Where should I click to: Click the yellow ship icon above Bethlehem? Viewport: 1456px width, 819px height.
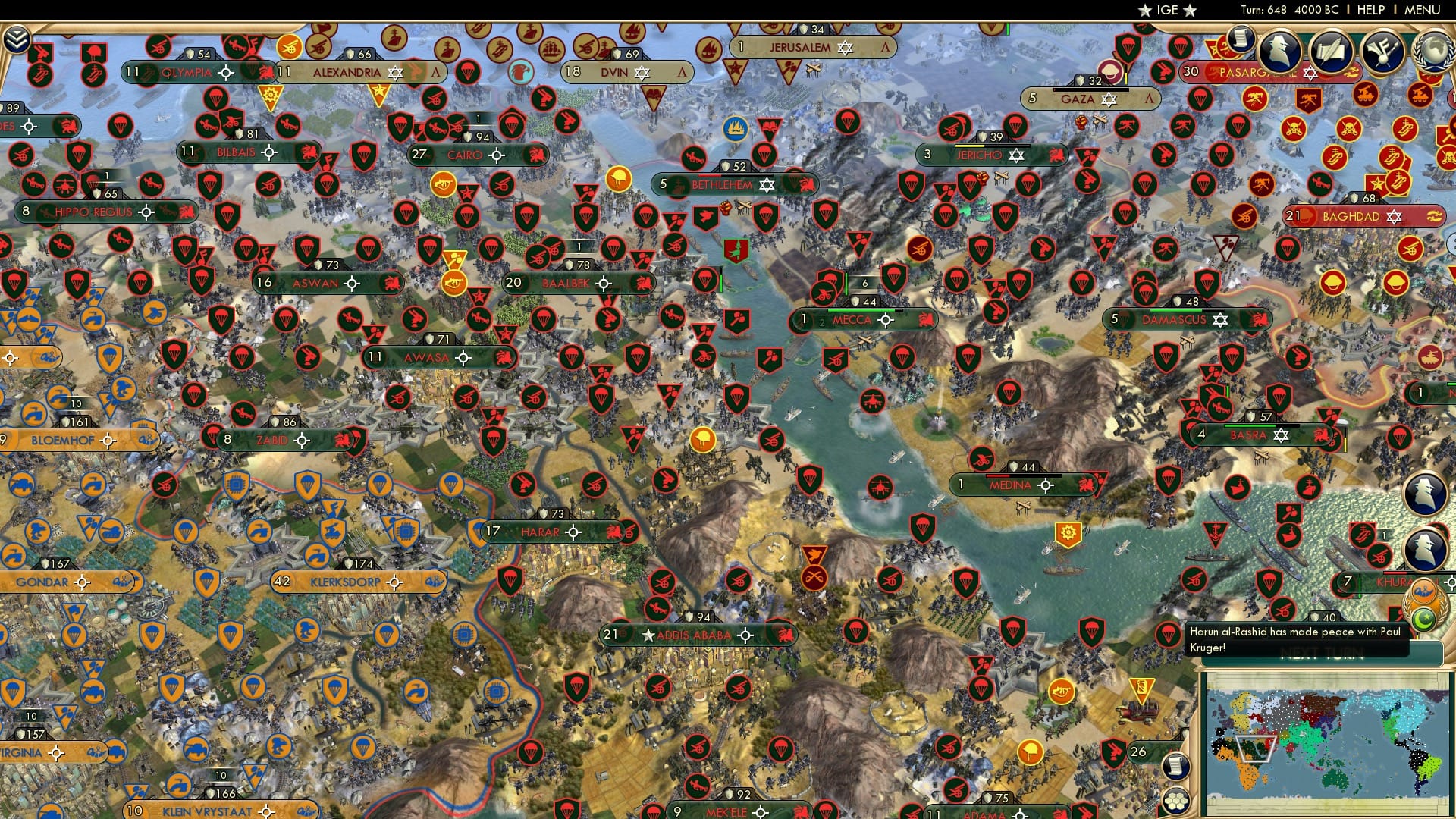click(x=734, y=128)
